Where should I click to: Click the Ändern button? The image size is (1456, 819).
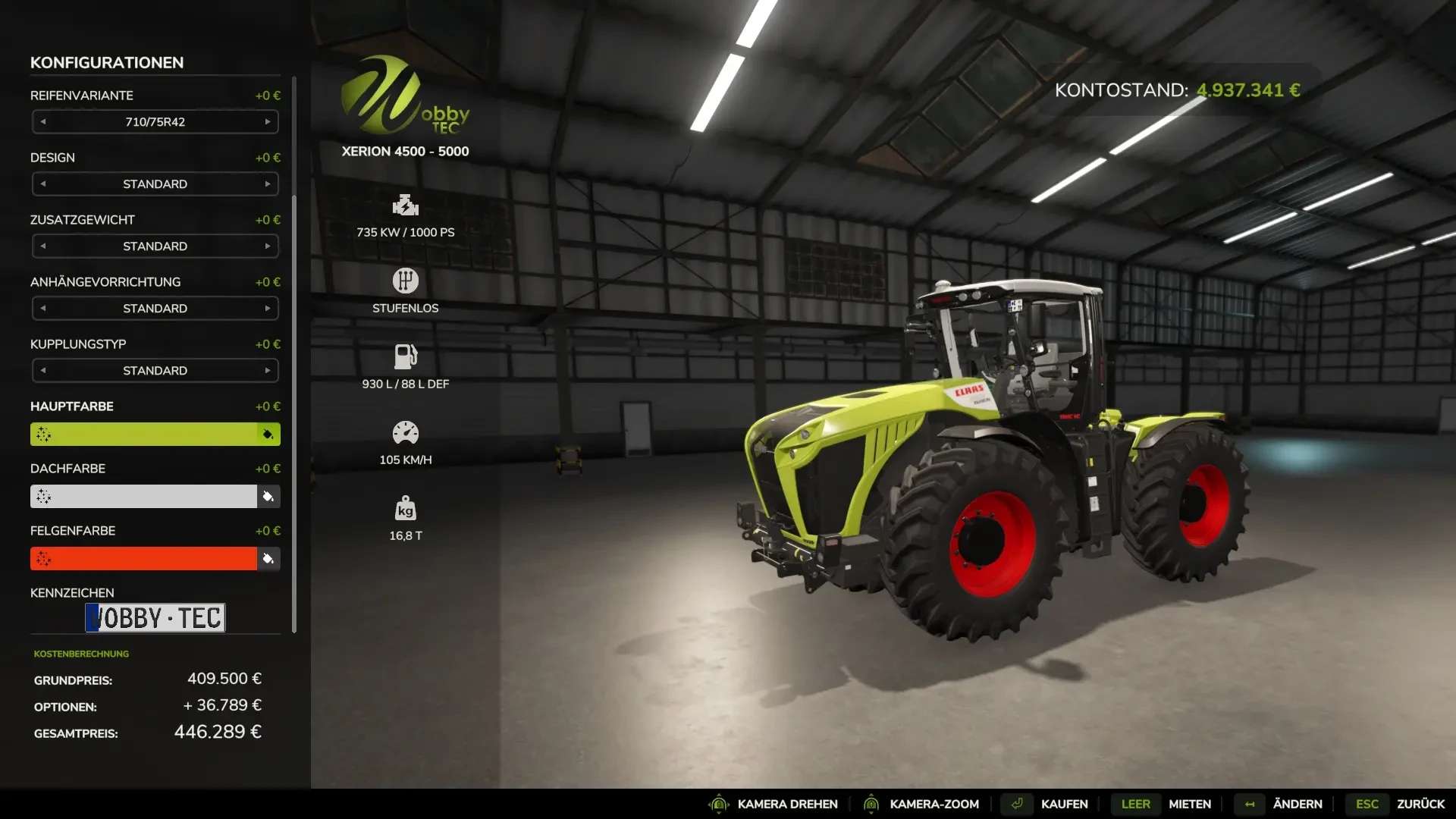[x=1297, y=804]
